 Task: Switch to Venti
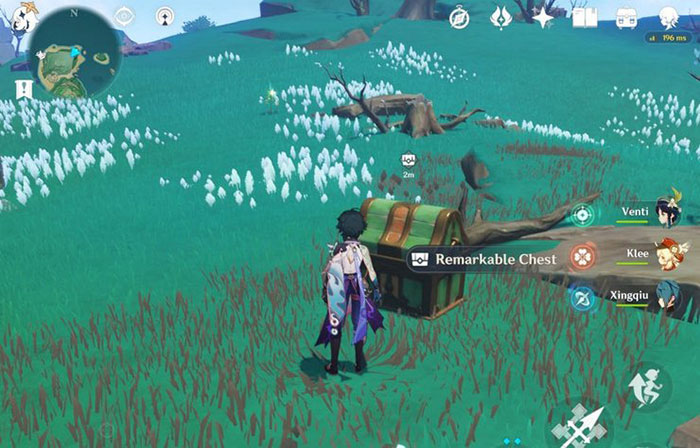tap(667, 213)
